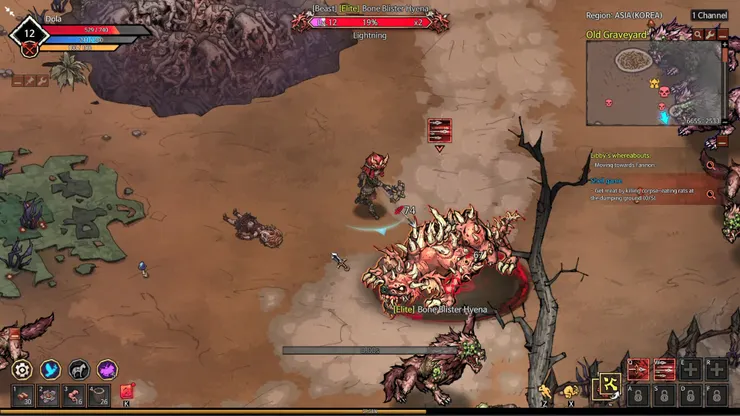Click the player level portrait badge

pos(29,35)
